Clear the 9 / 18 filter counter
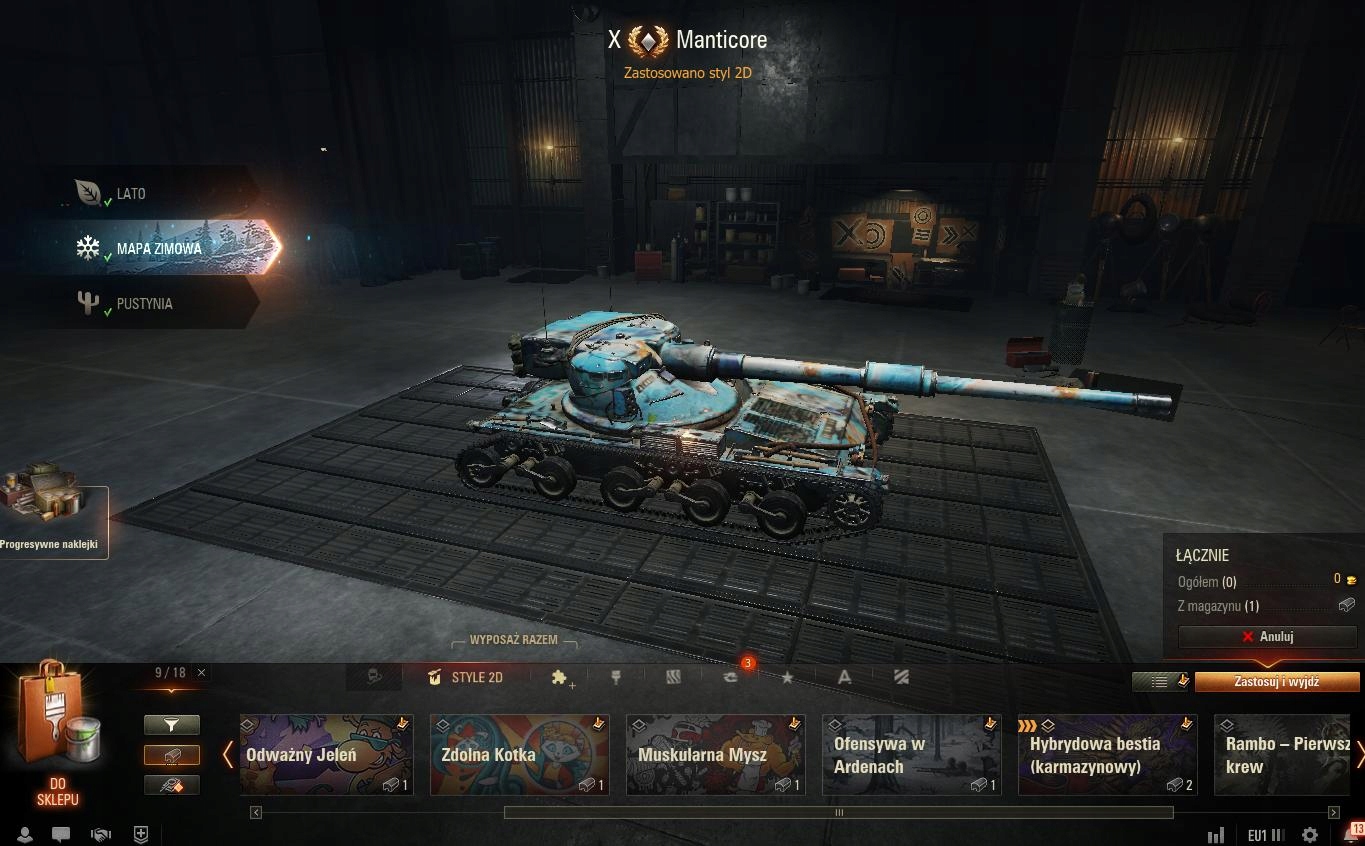Screen dimensions: 1365x846 (x=201, y=673)
